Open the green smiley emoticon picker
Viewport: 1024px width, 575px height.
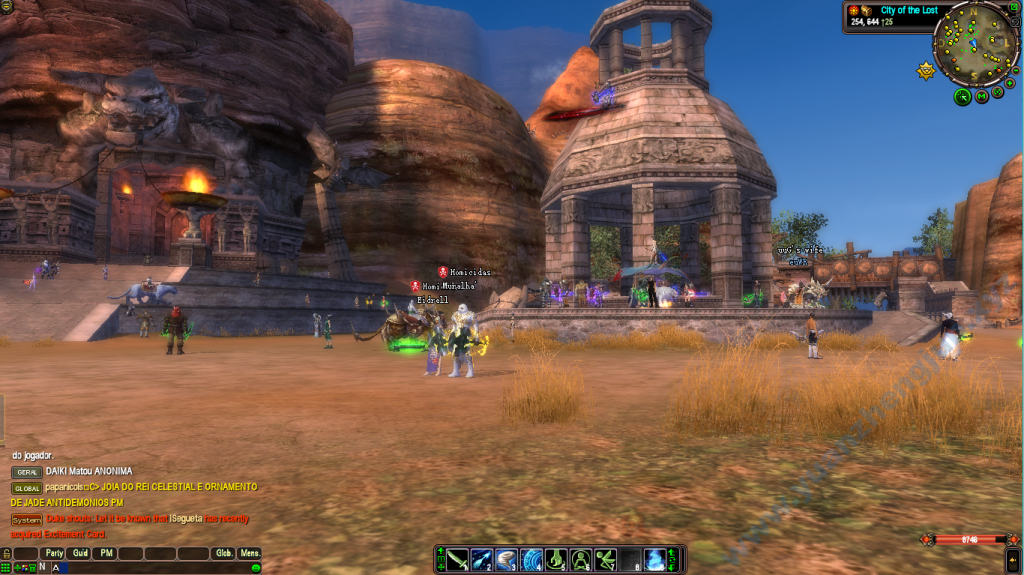[256, 567]
